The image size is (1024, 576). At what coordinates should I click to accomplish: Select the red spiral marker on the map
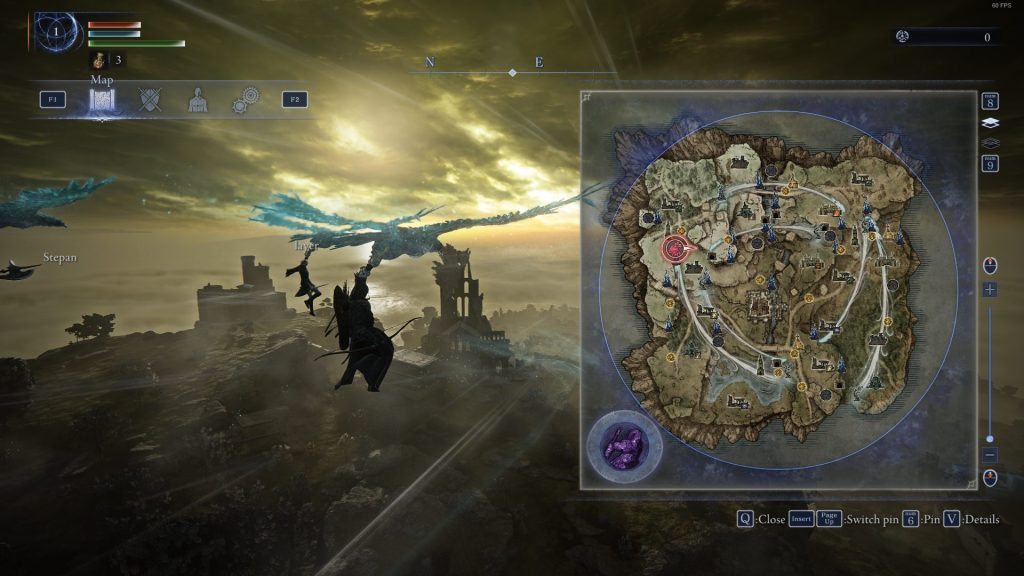point(676,248)
